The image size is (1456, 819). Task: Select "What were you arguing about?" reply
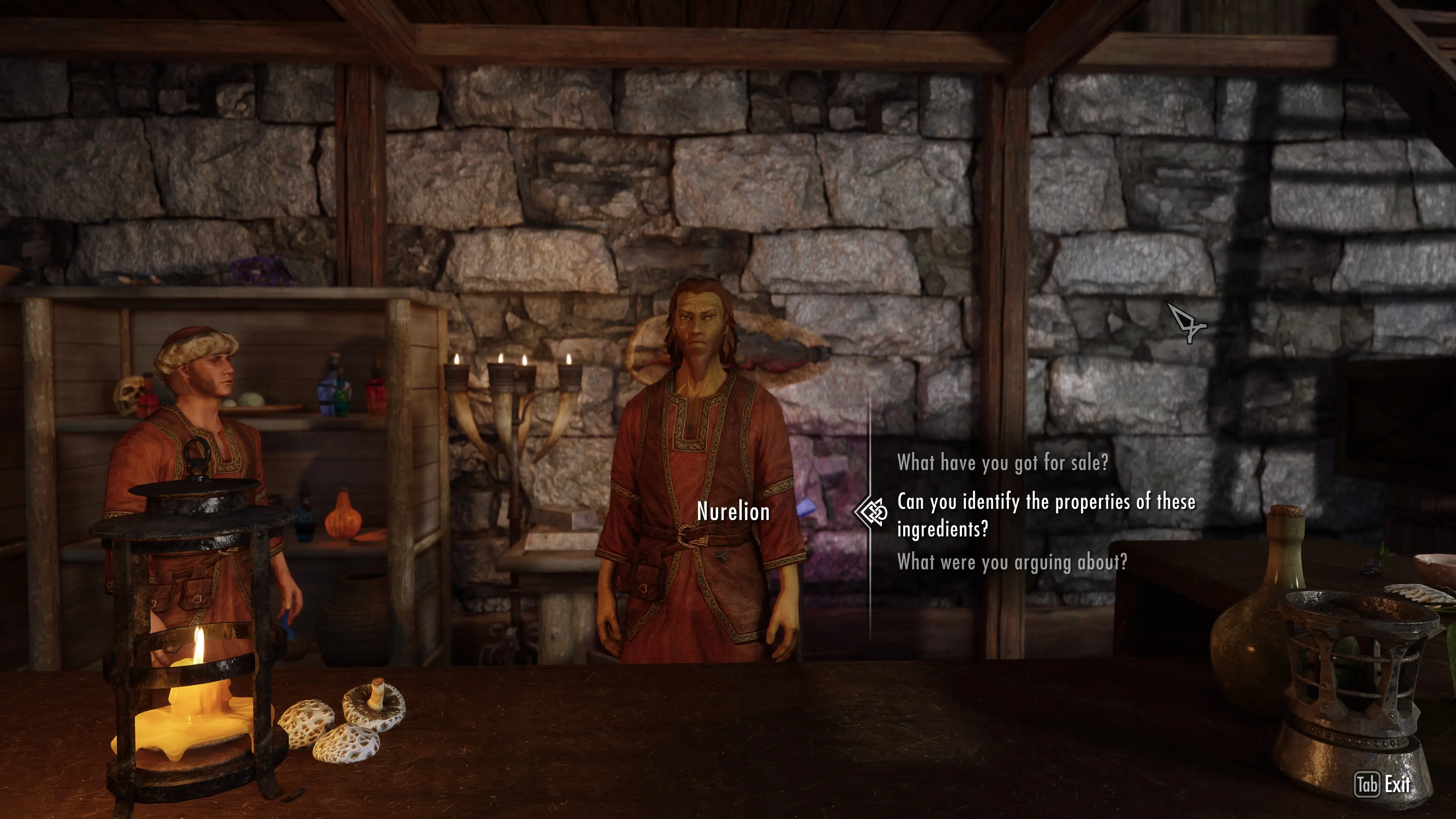point(1012,562)
